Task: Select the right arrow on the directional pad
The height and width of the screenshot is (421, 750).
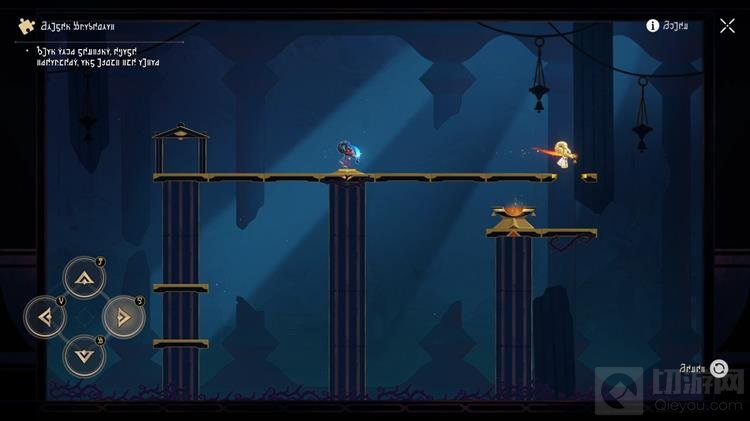Action: pyautogui.click(x=124, y=317)
